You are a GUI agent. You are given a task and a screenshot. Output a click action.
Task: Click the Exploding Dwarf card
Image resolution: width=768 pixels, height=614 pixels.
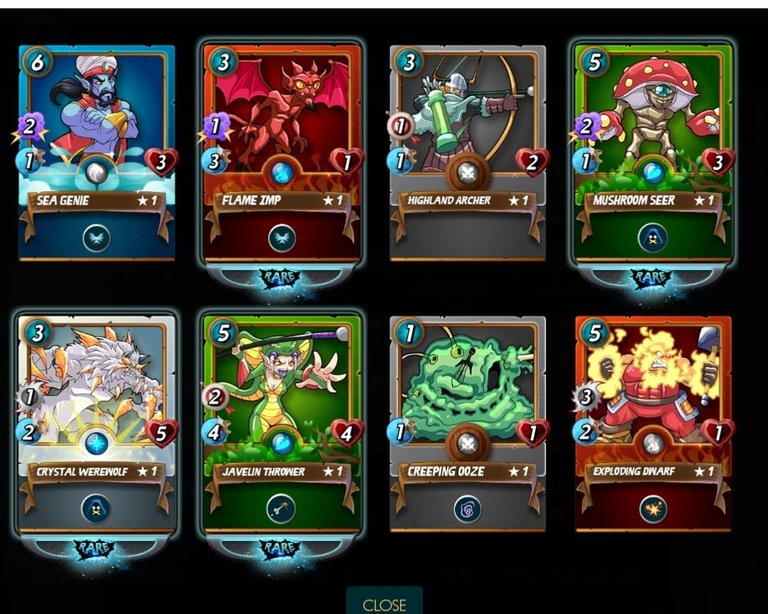click(653, 422)
